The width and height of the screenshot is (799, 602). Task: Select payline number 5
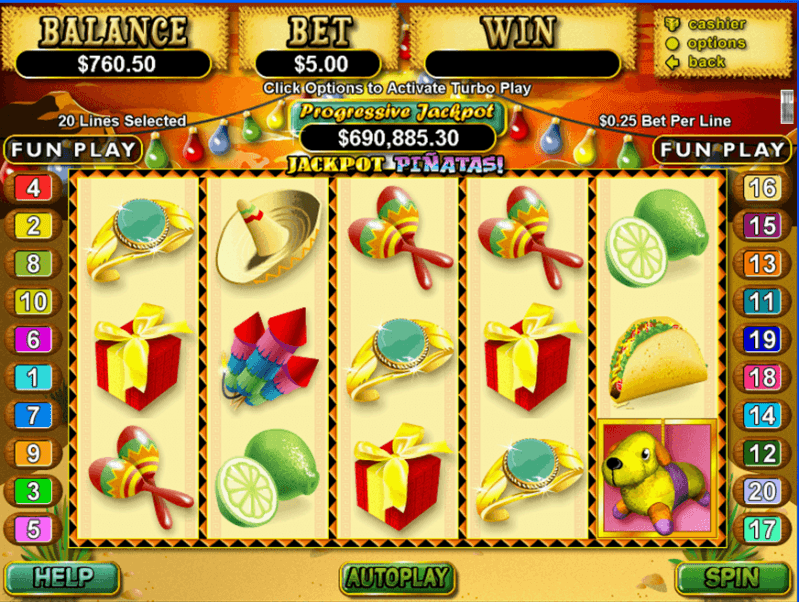[x=33, y=529]
